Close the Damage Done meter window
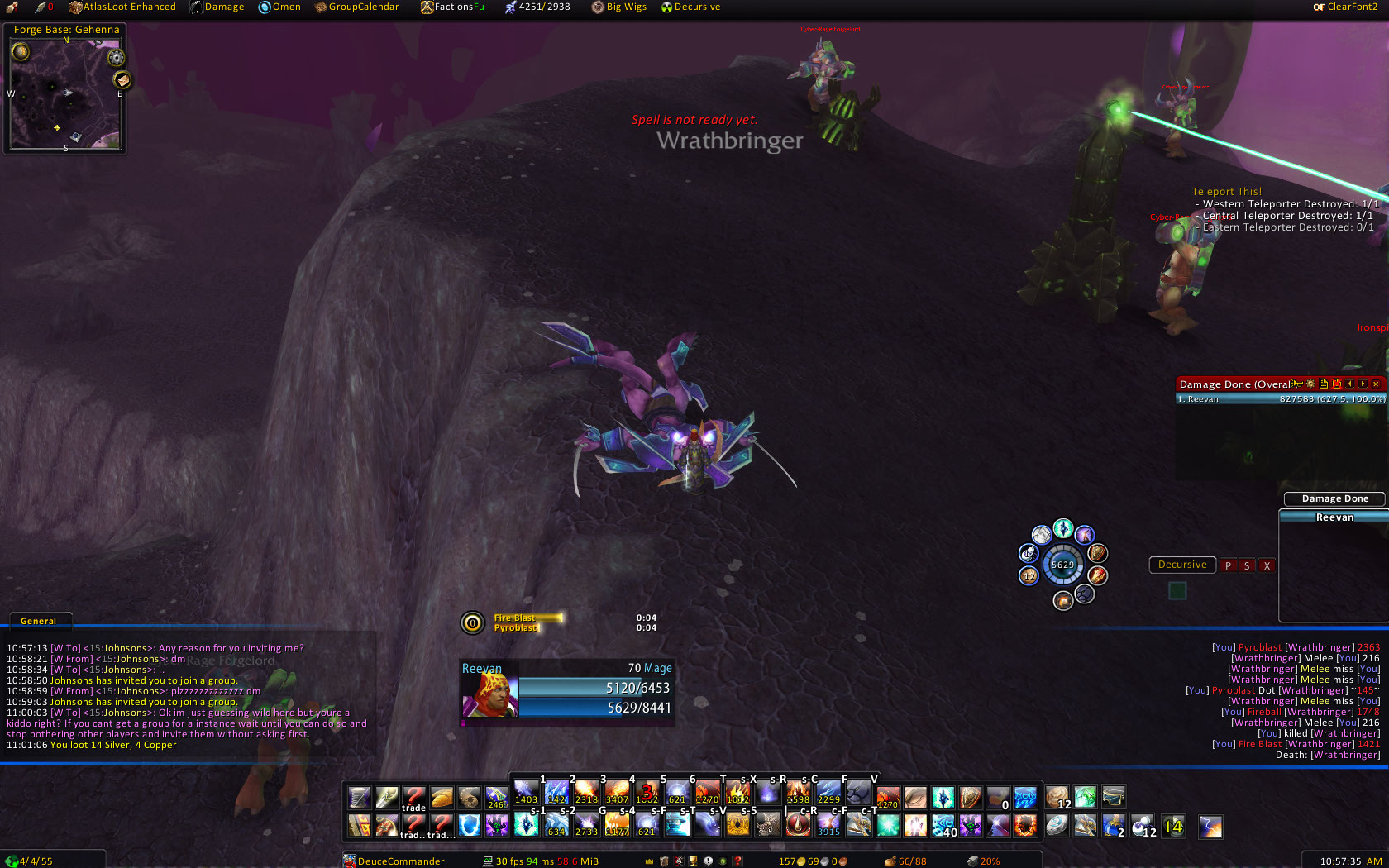 click(x=1376, y=384)
